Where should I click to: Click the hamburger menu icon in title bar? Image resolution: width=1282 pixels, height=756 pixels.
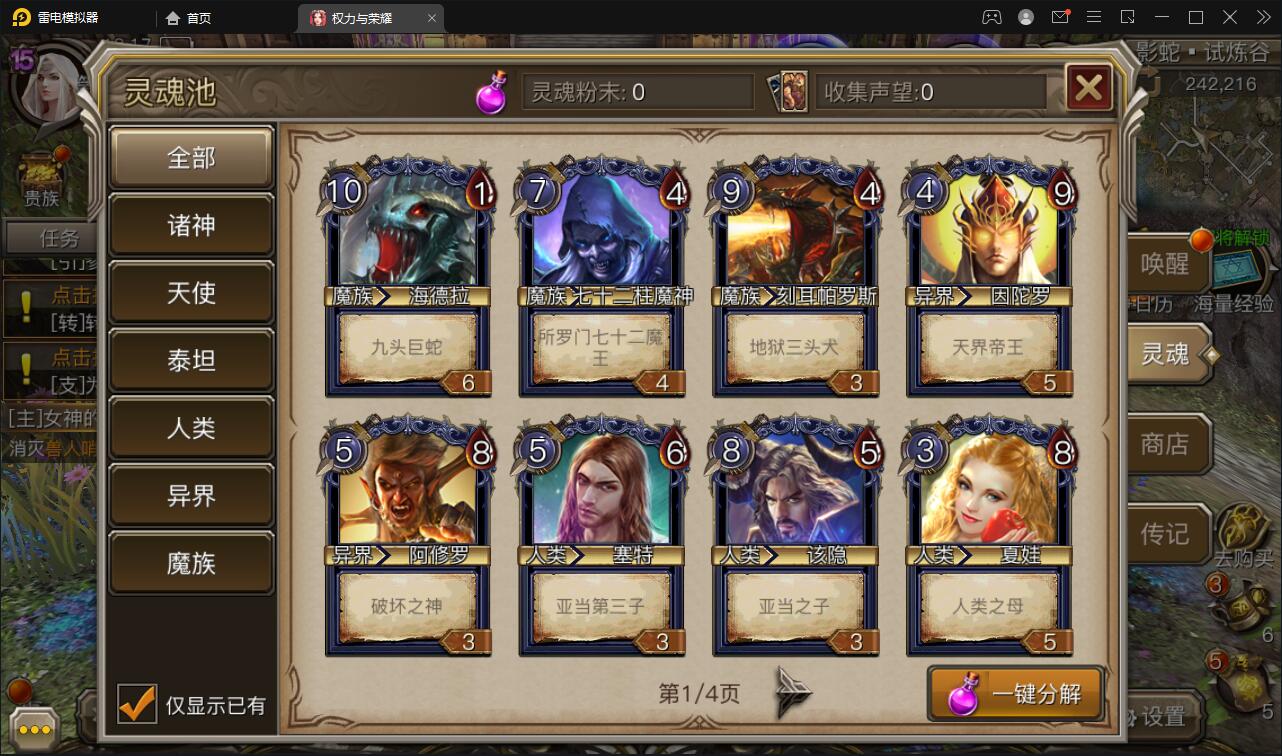coord(1095,16)
